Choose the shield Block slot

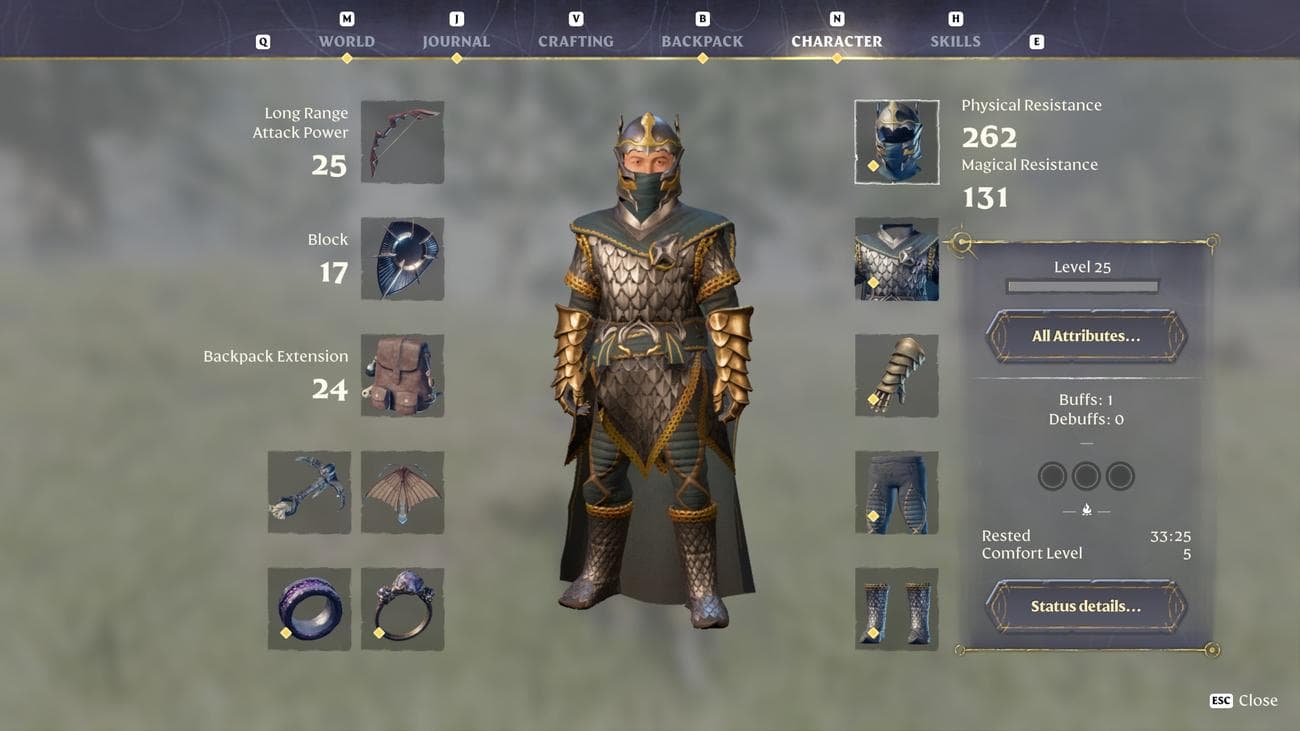(402, 258)
